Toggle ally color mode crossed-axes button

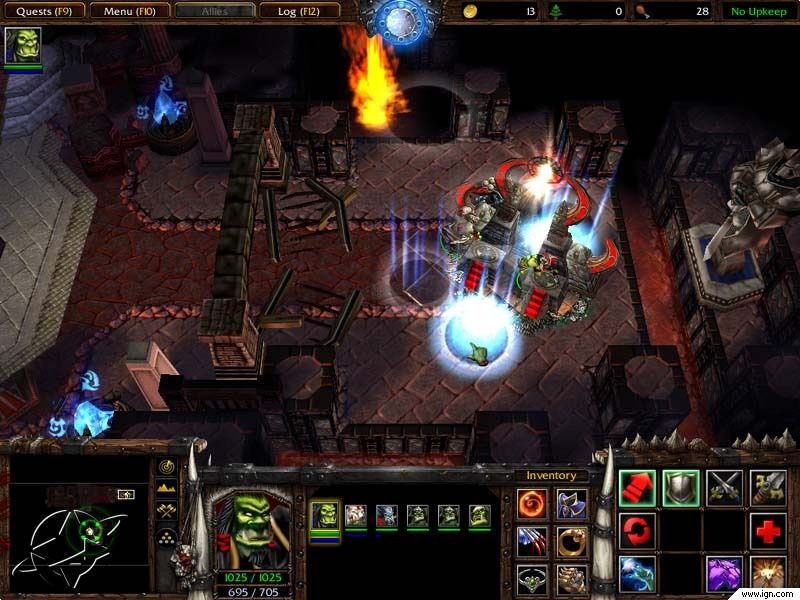167,512
